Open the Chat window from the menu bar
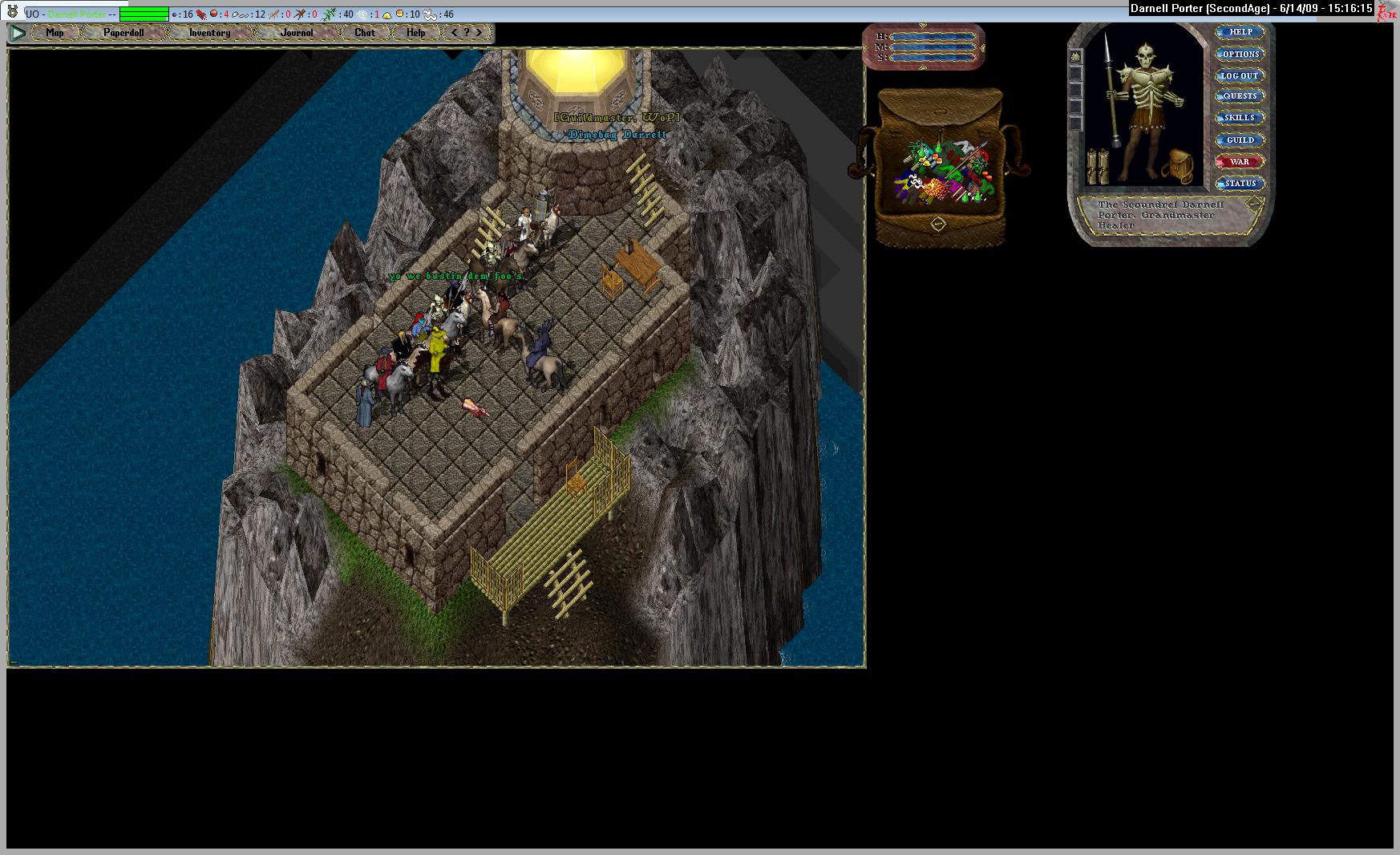 click(365, 33)
